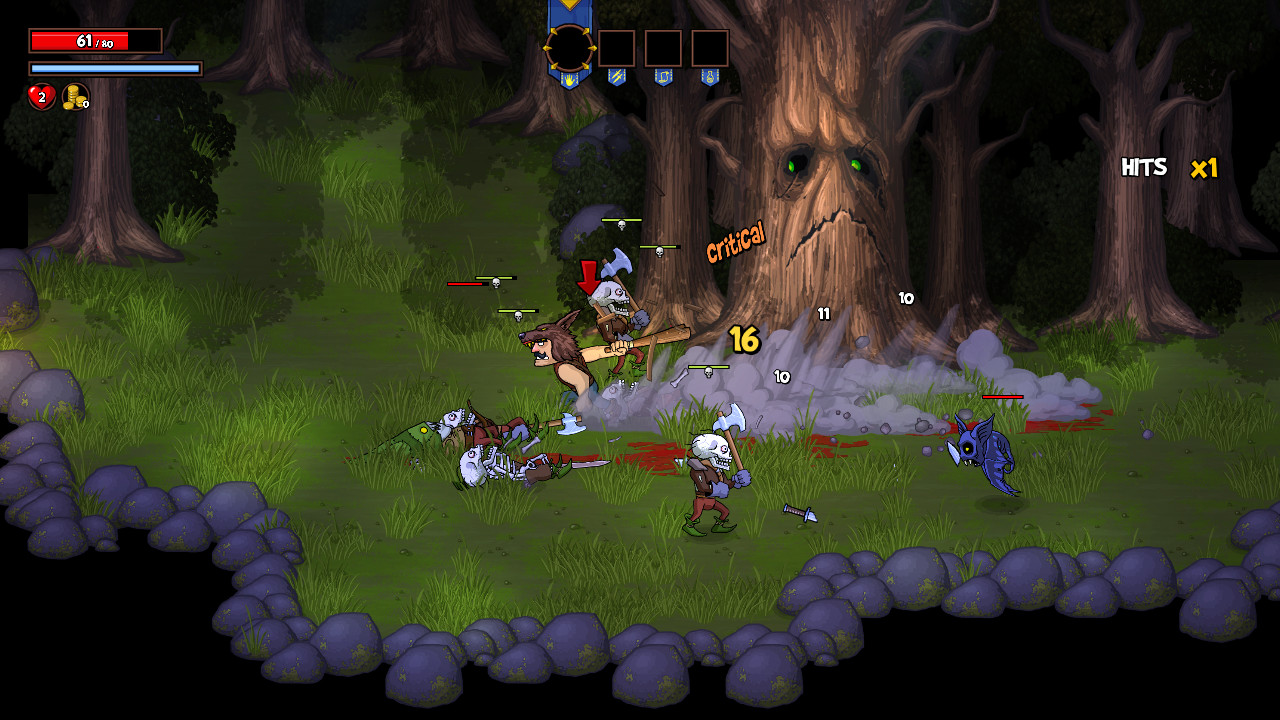Select the potion-tagged item slot

(x=708, y=47)
